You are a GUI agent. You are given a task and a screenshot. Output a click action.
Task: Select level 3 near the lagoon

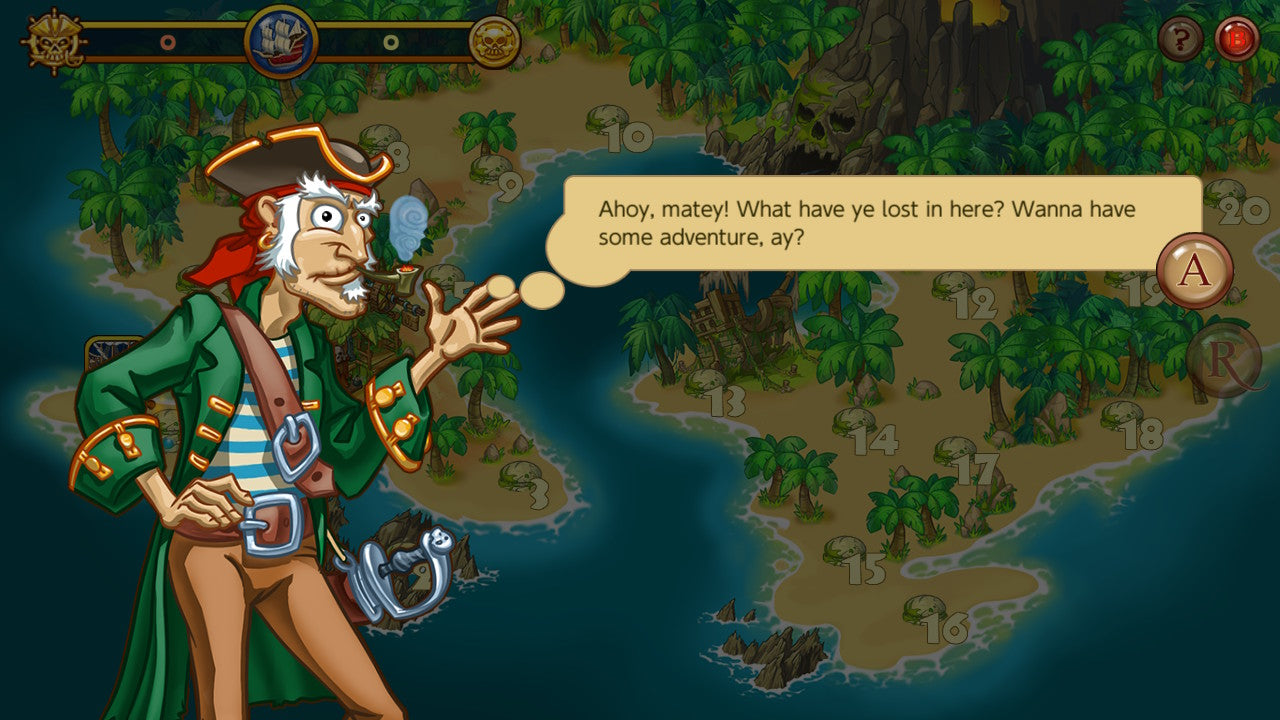click(538, 492)
